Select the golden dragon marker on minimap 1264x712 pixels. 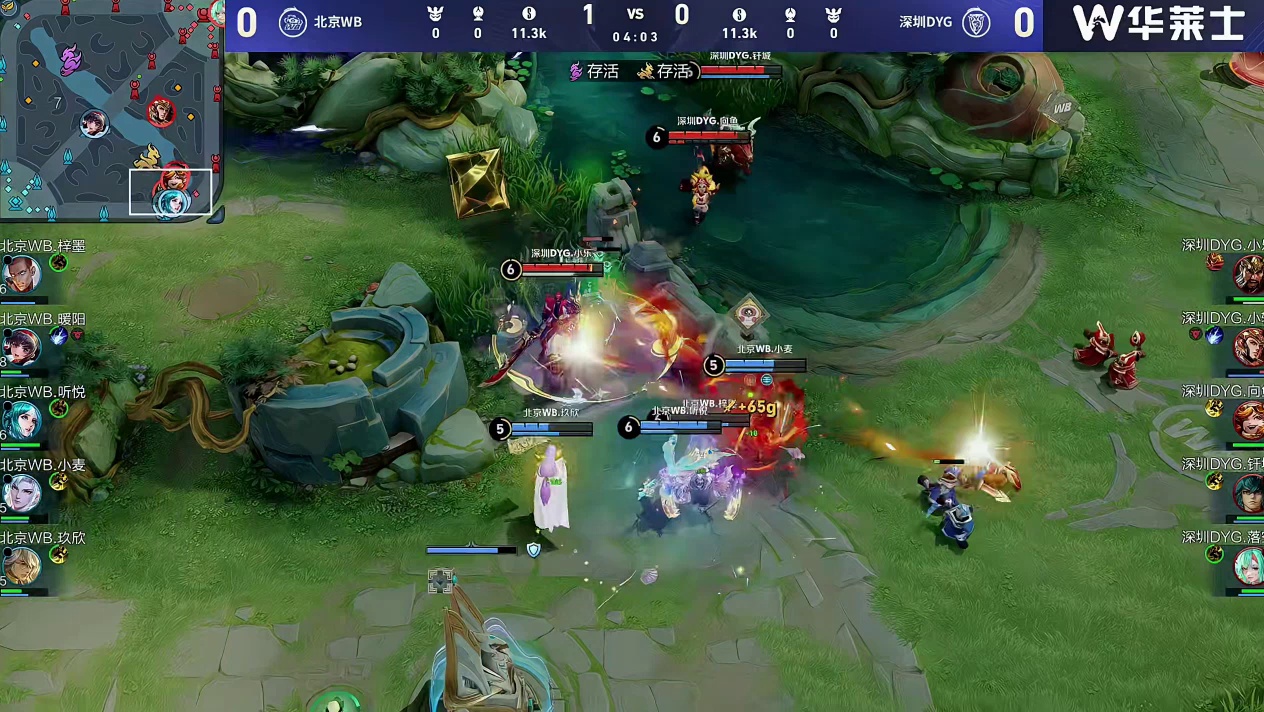pos(147,156)
